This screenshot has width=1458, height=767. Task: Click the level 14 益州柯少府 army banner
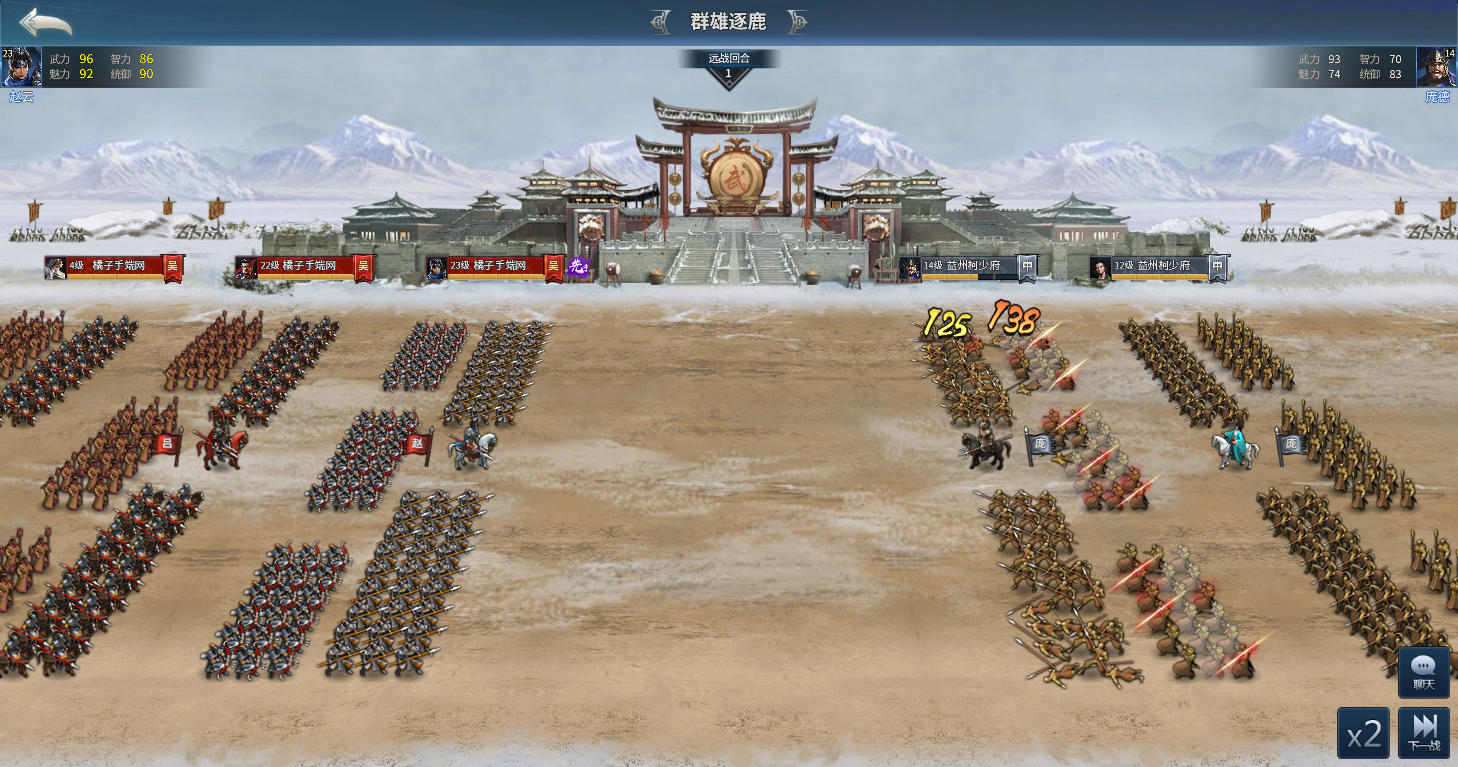(966, 266)
